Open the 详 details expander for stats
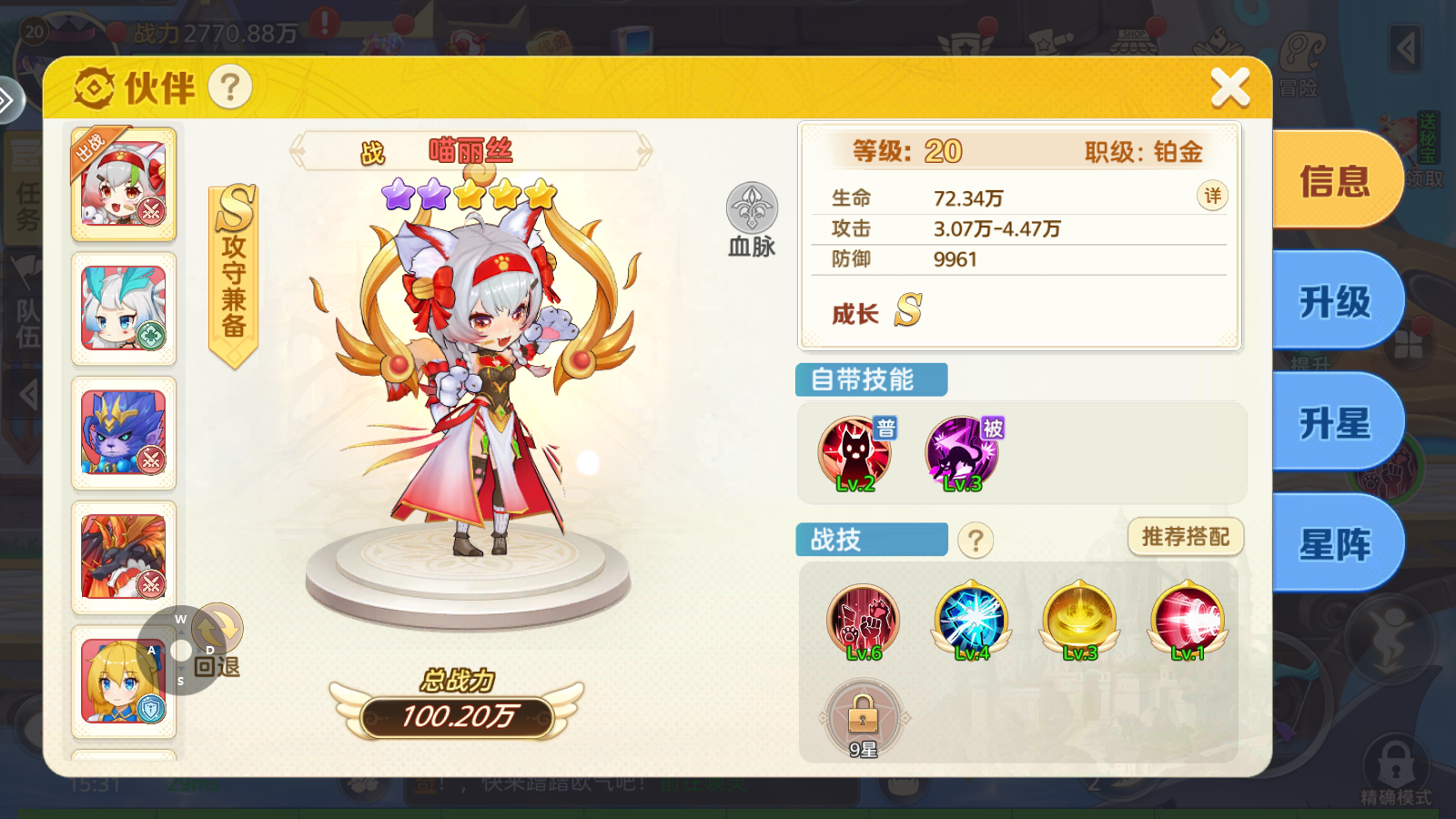 pyautogui.click(x=1211, y=196)
